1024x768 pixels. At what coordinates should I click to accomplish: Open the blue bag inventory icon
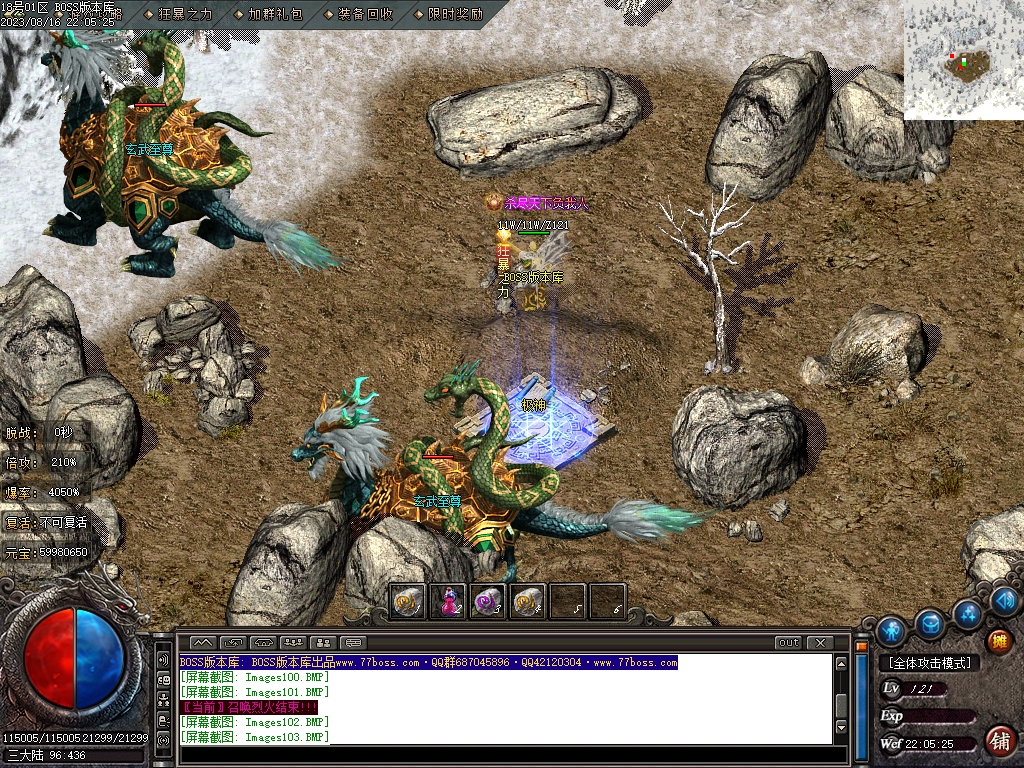(930, 624)
